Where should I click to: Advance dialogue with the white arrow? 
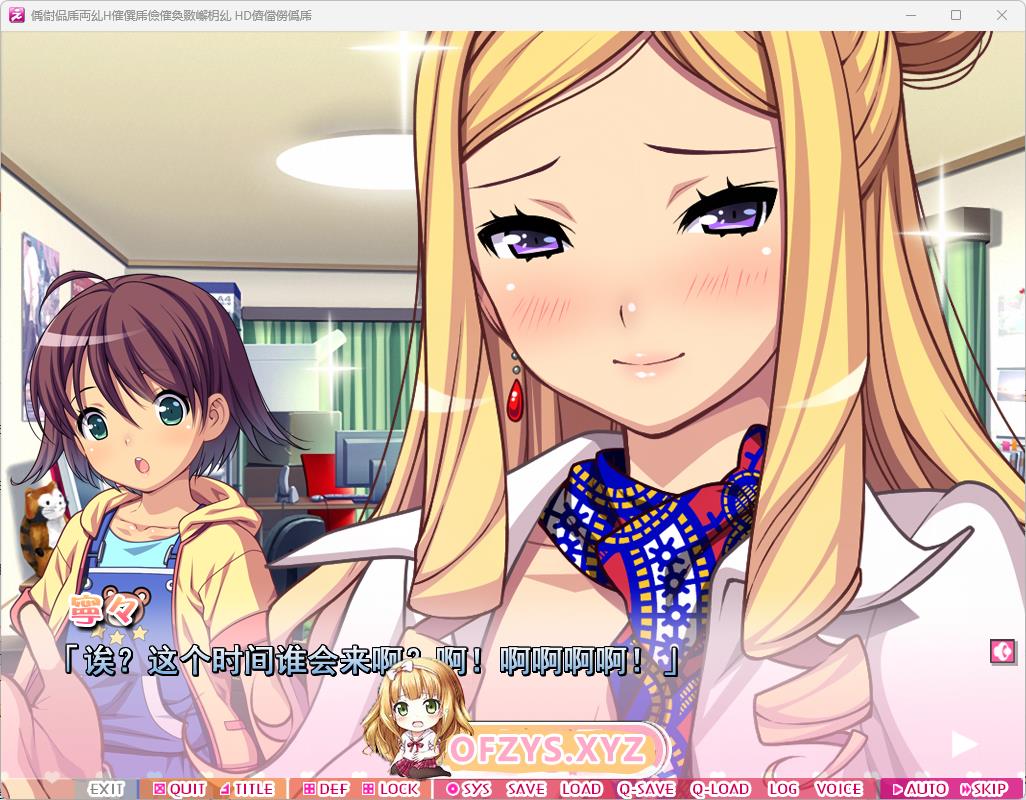pyautogui.click(x=964, y=744)
